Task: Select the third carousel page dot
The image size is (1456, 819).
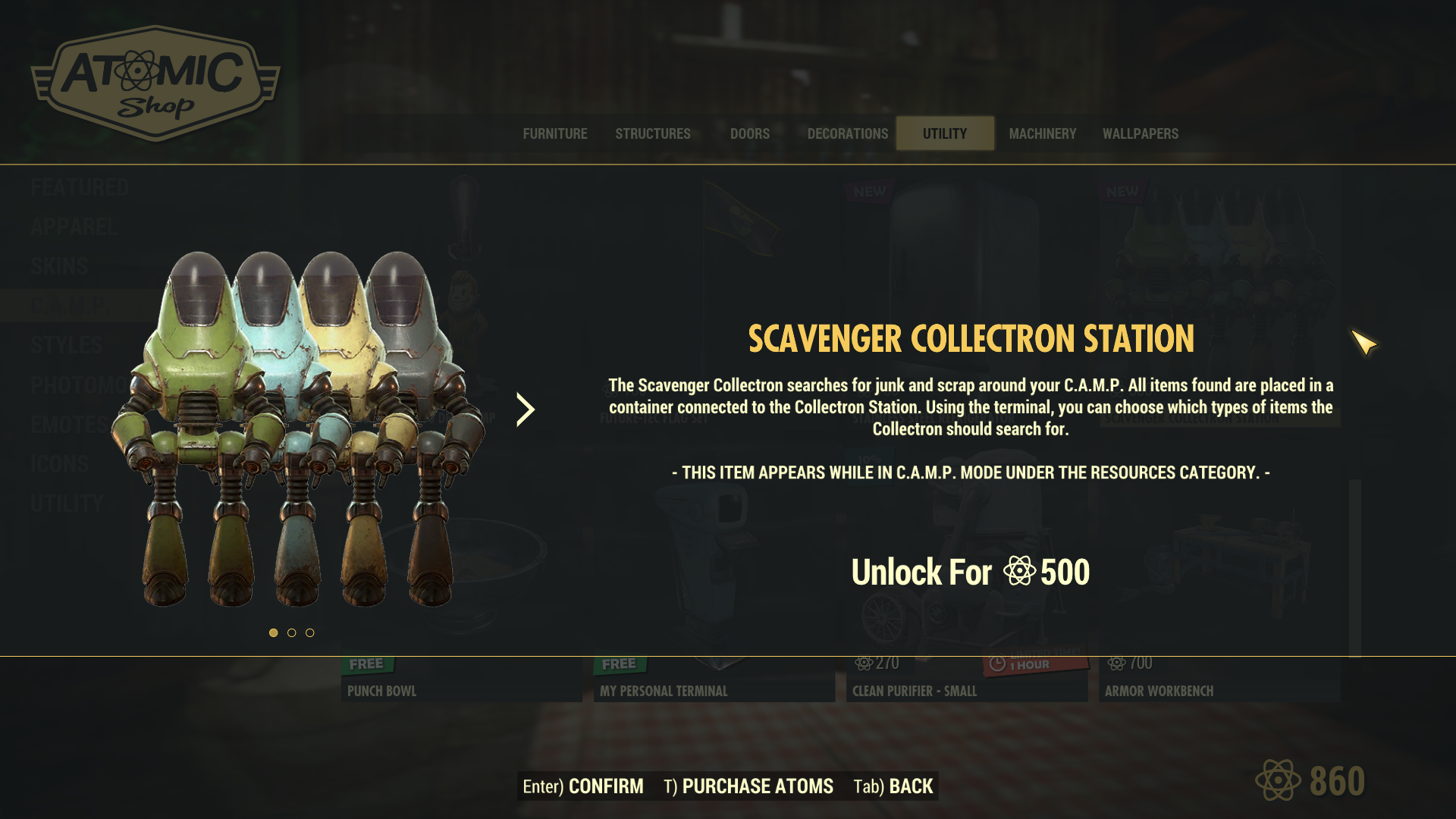Action: pyautogui.click(x=310, y=632)
